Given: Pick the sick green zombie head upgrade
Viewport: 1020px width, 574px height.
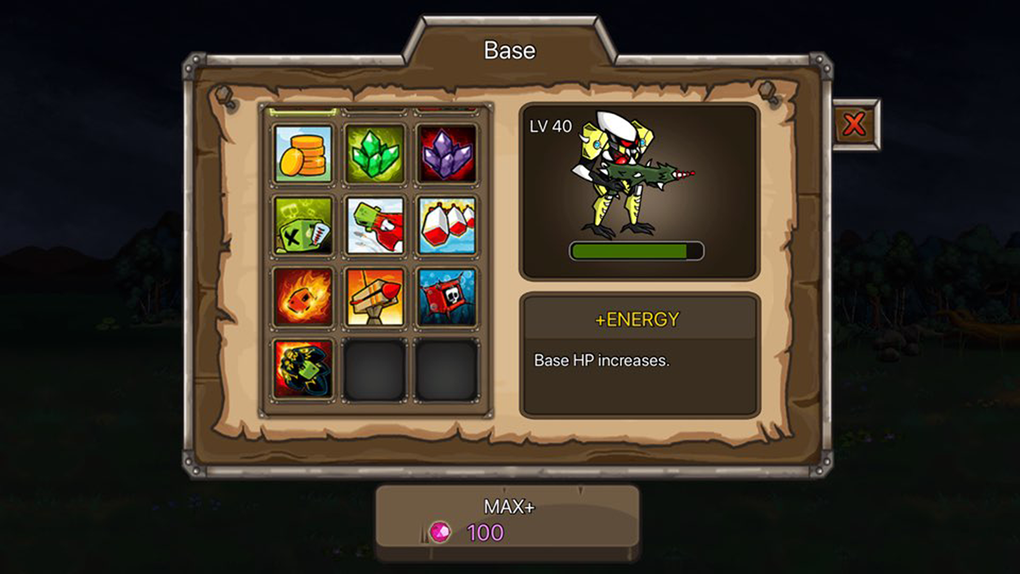Looking at the screenshot, I should pos(303,225).
